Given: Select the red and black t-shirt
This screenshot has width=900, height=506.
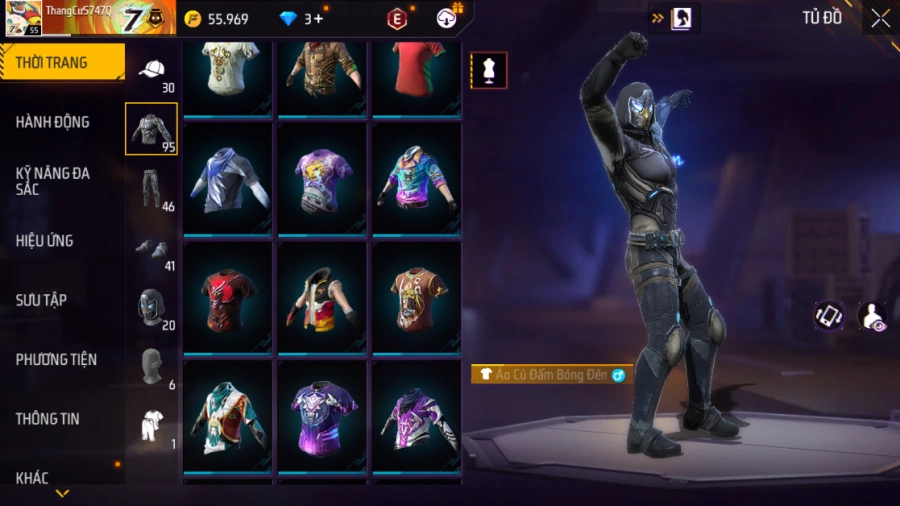Looking at the screenshot, I should point(228,297).
